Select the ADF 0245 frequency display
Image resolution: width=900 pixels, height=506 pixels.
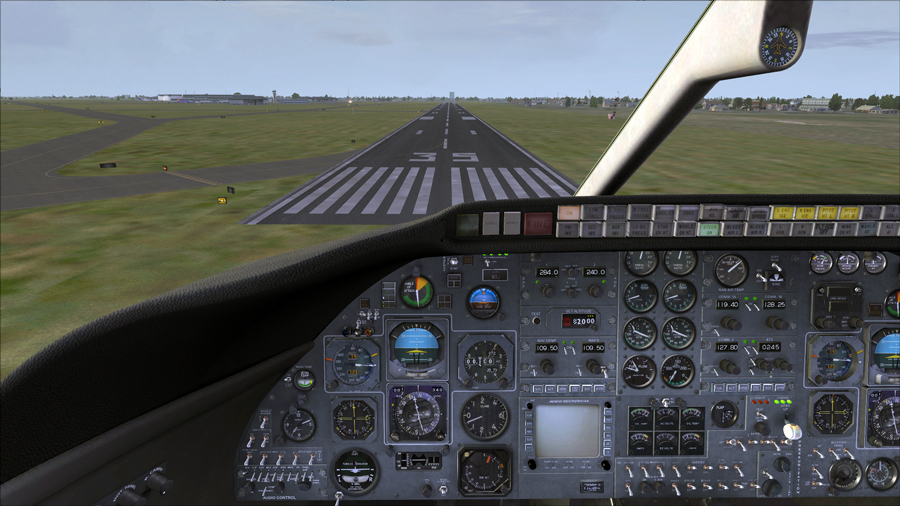(770, 347)
